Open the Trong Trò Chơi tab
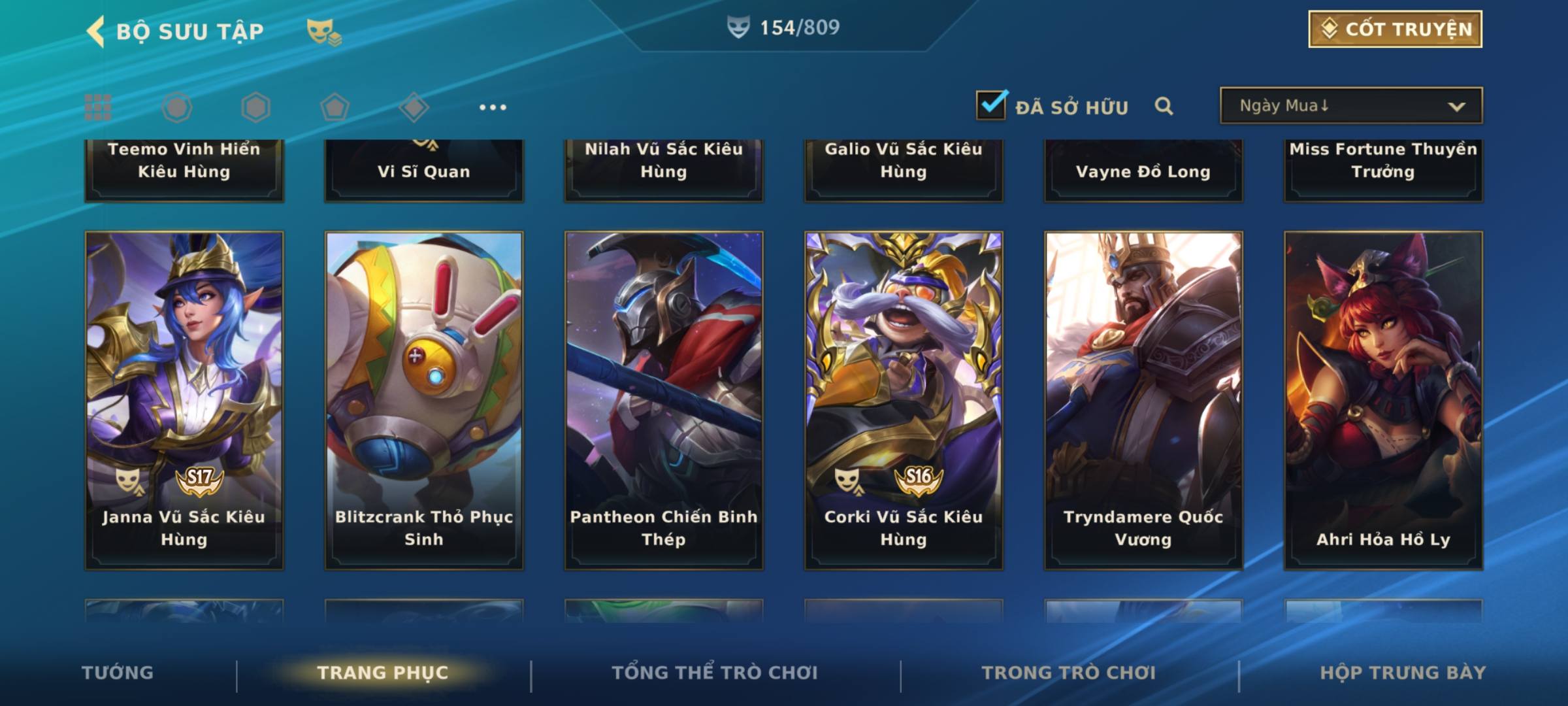 click(1069, 673)
